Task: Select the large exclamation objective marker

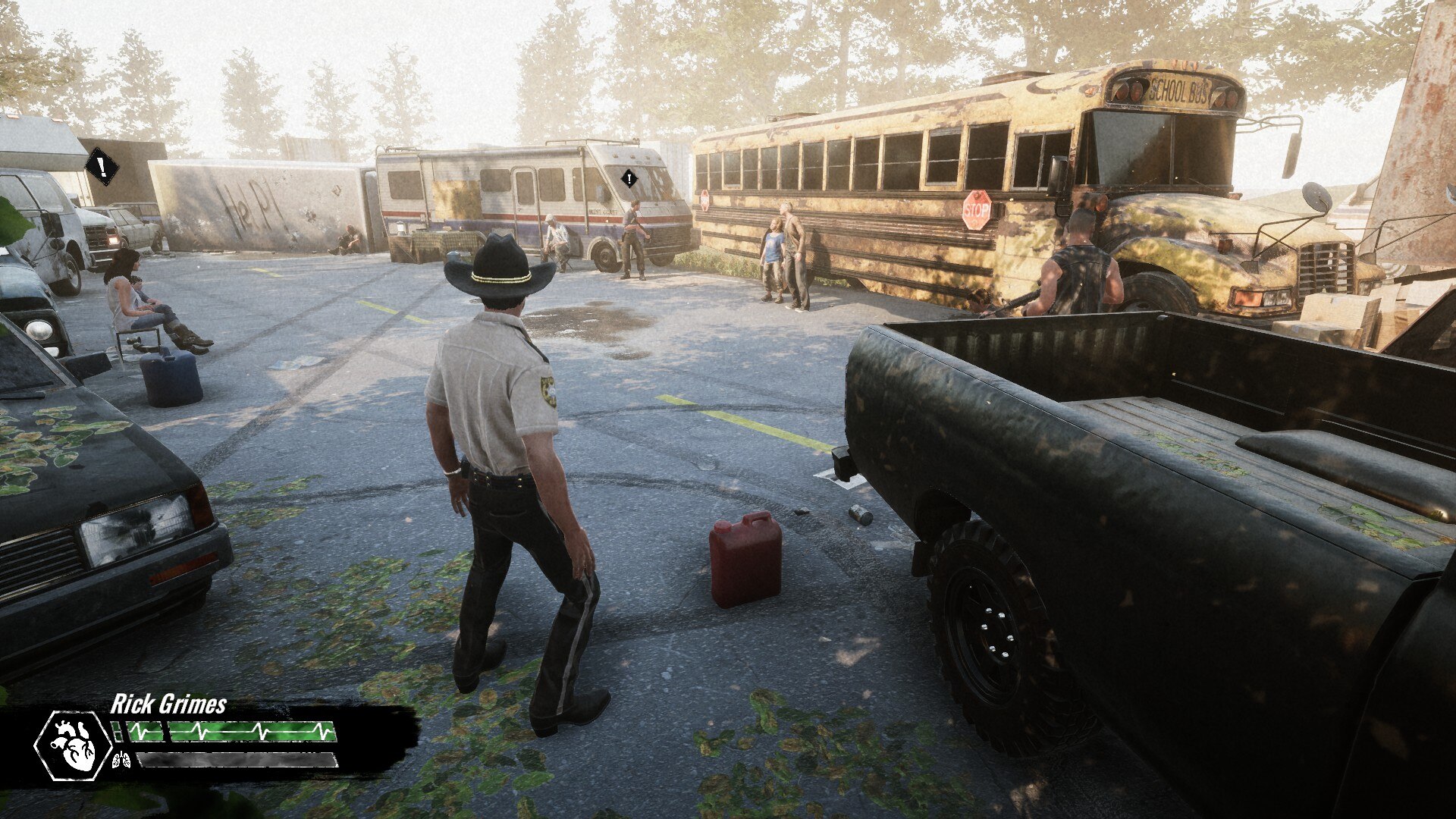Action: point(101,167)
